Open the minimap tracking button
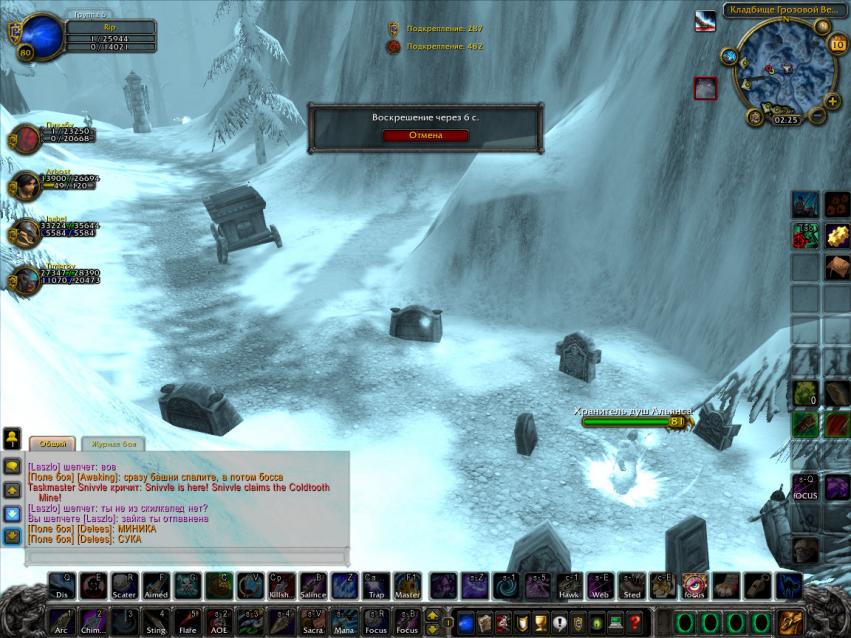This screenshot has width=851, height=638. coord(730,58)
